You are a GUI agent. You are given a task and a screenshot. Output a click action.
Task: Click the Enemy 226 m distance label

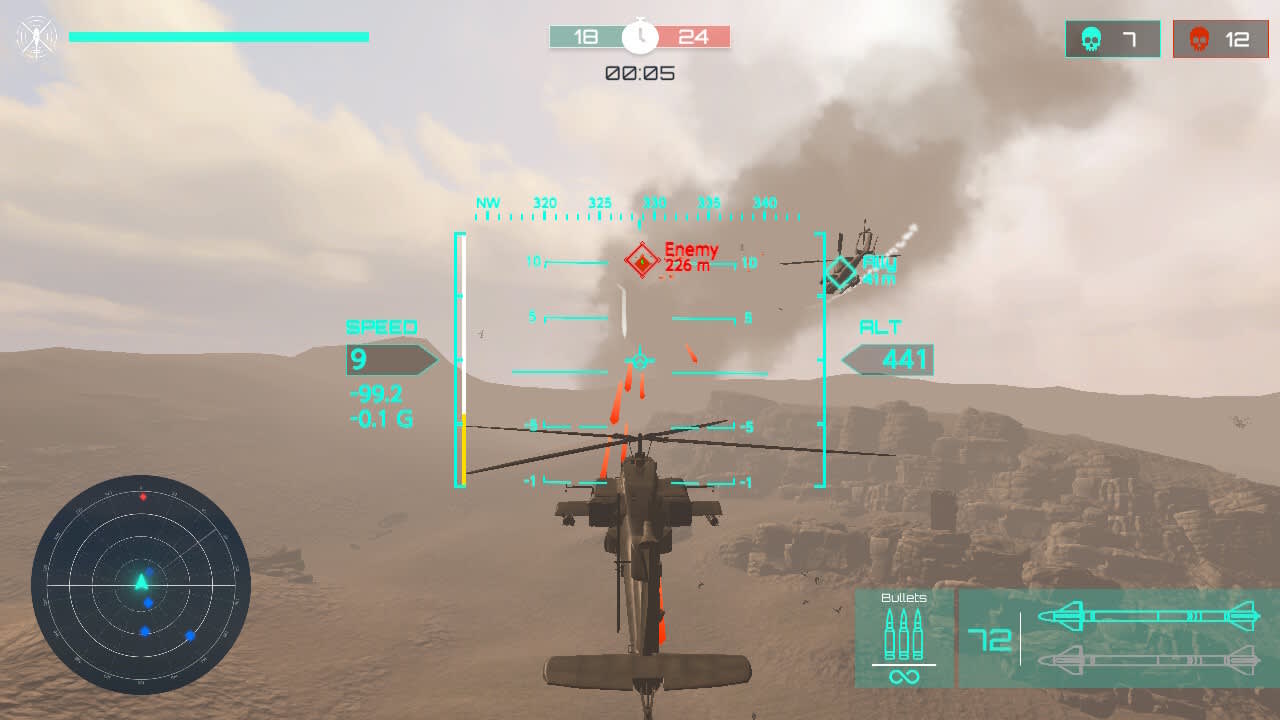690,263
